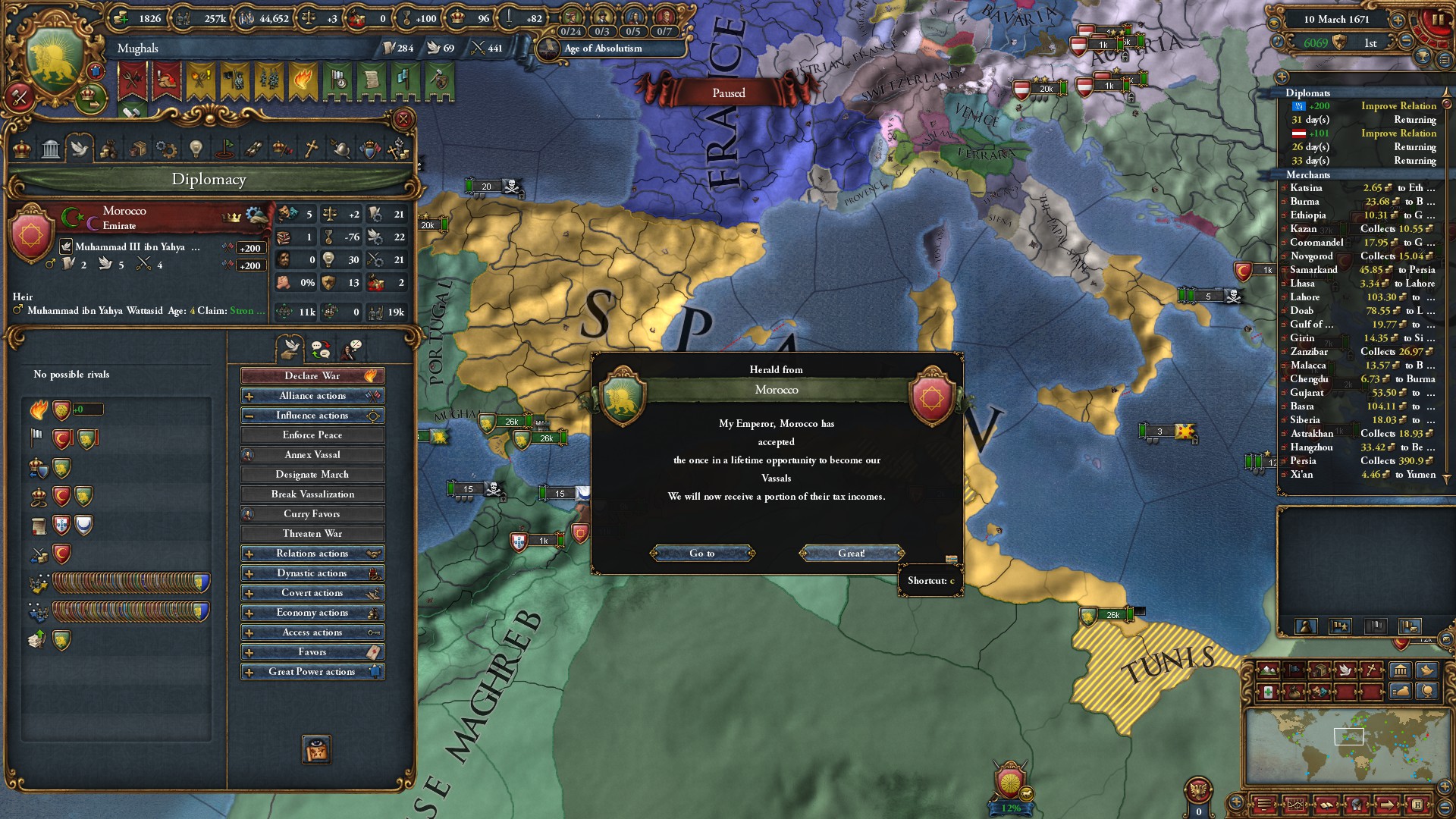Viewport: 1456px width, 819px height.
Task: Select Declare War on Morocco
Action: (x=312, y=376)
